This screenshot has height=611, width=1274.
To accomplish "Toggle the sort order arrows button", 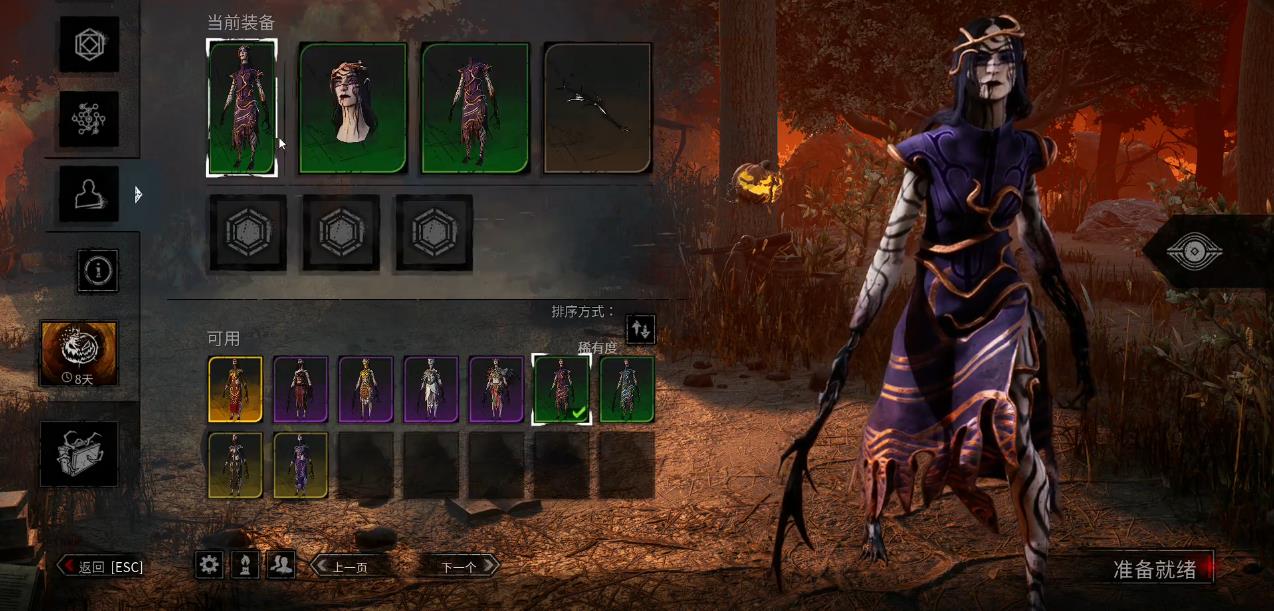I will pos(640,328).
